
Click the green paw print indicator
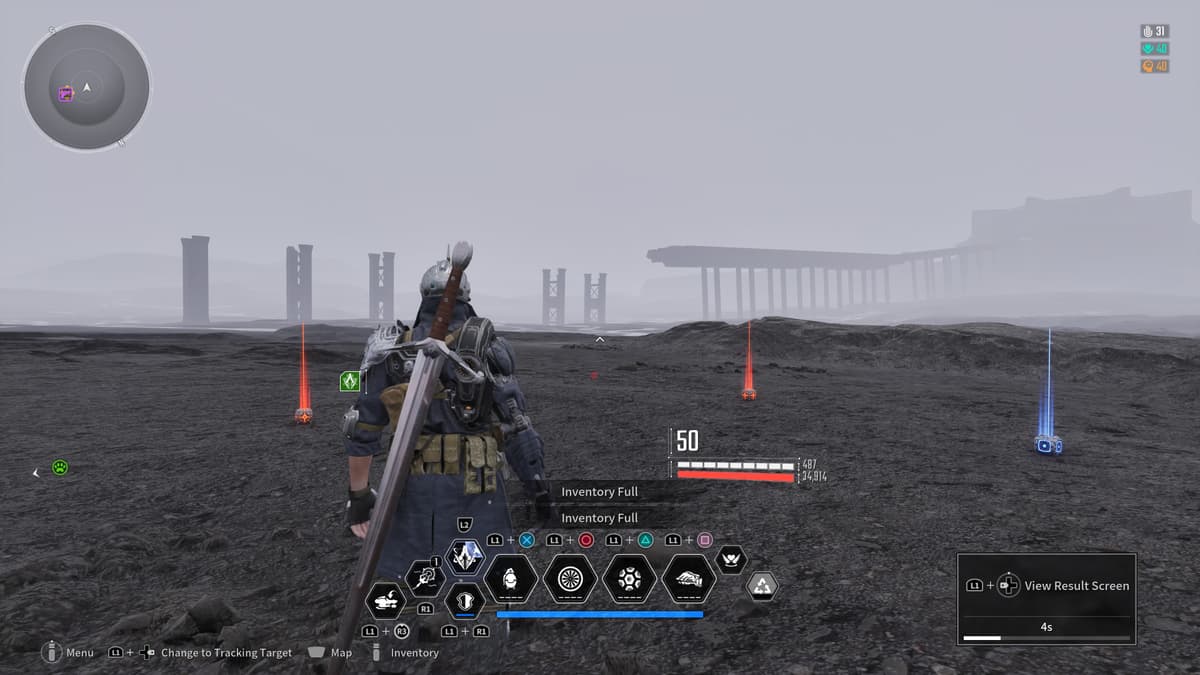60,467
